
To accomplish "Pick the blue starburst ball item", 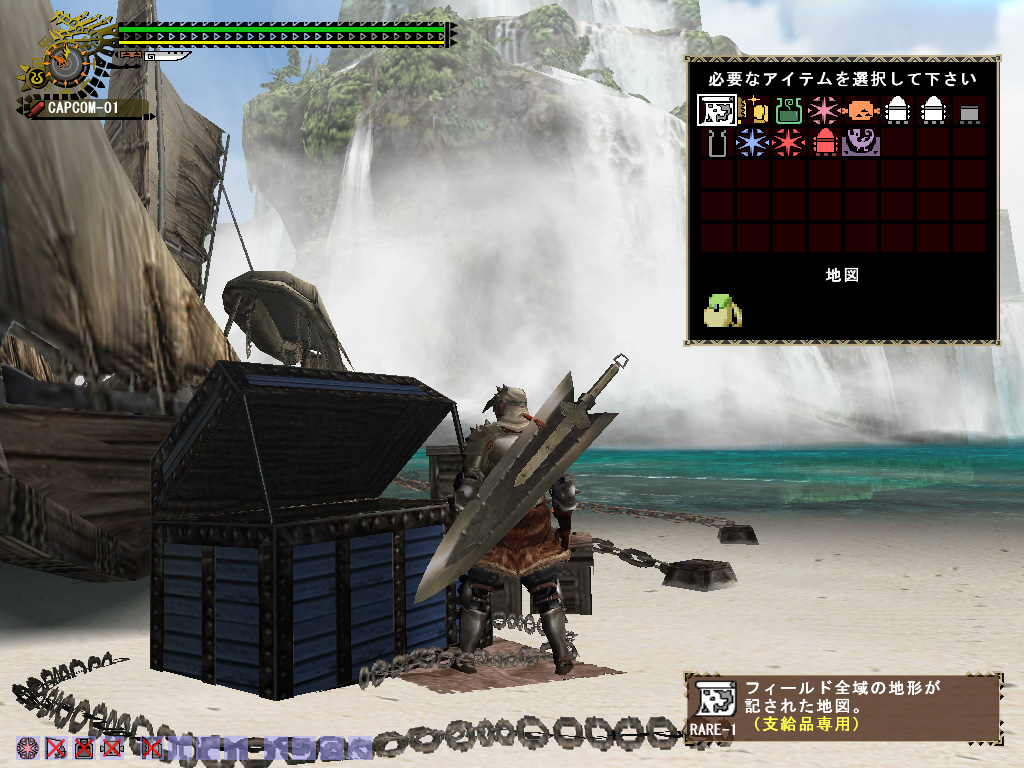I will [x=752, y=143].
